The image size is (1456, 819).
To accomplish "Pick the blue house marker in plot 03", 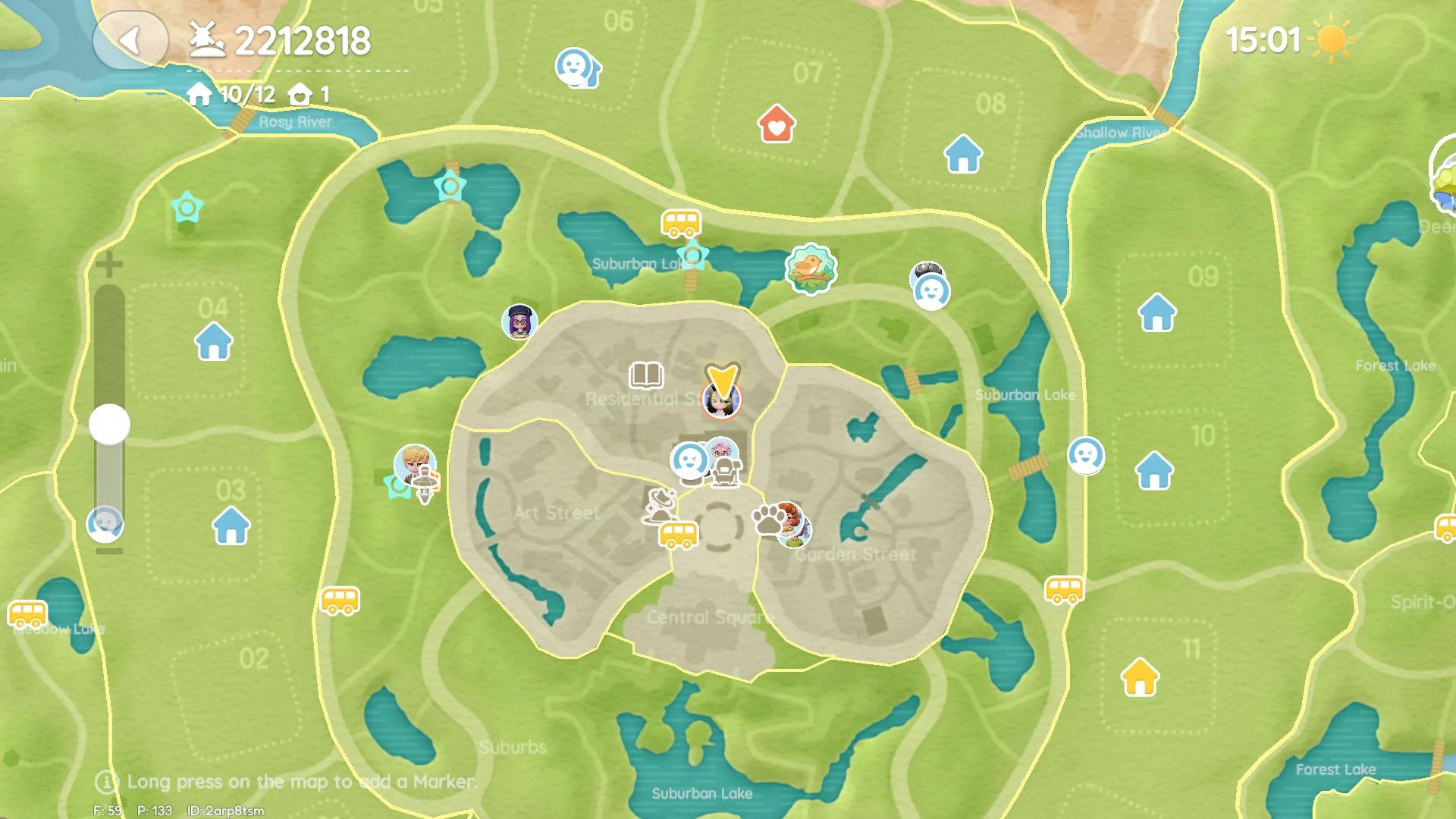I will 231,526.
